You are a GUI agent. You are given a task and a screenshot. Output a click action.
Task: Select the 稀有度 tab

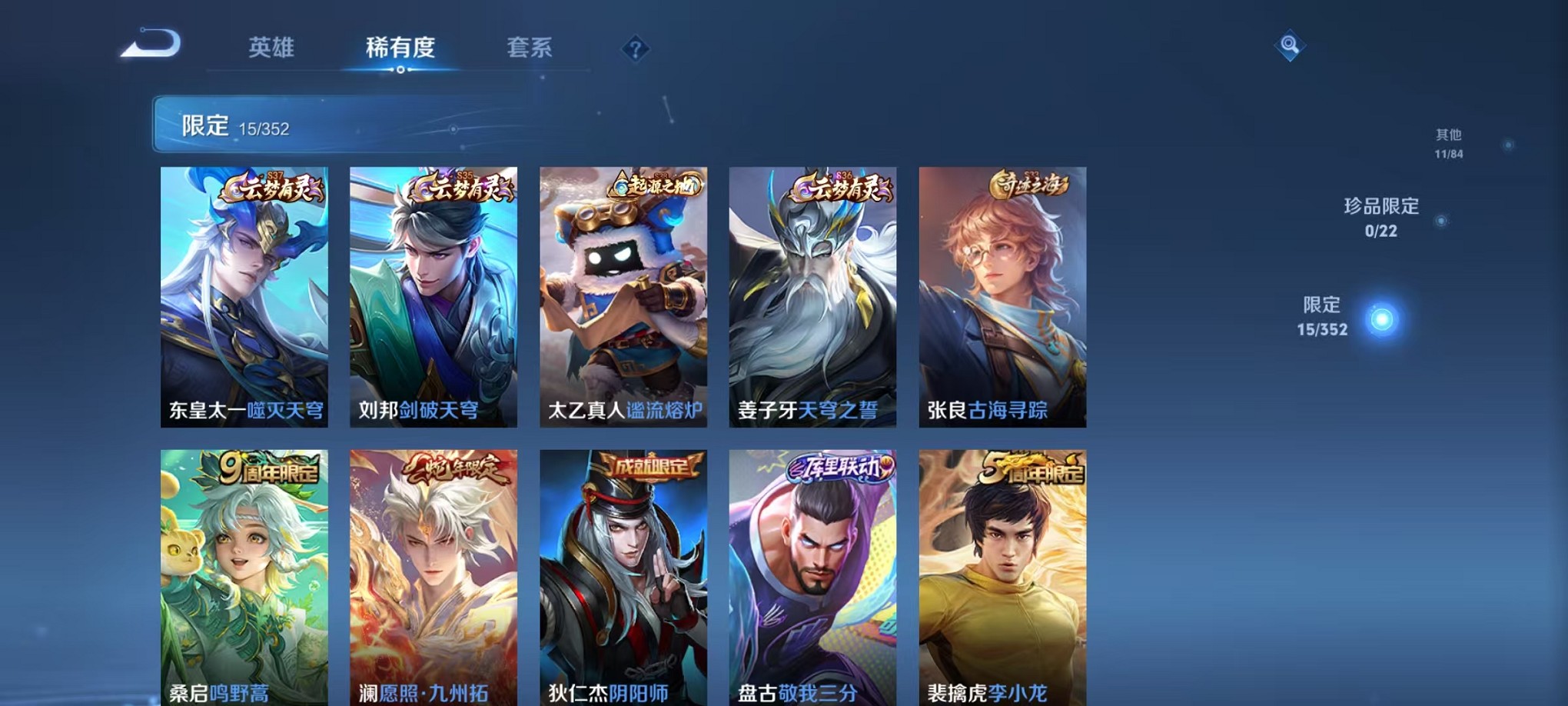(400, 48)
